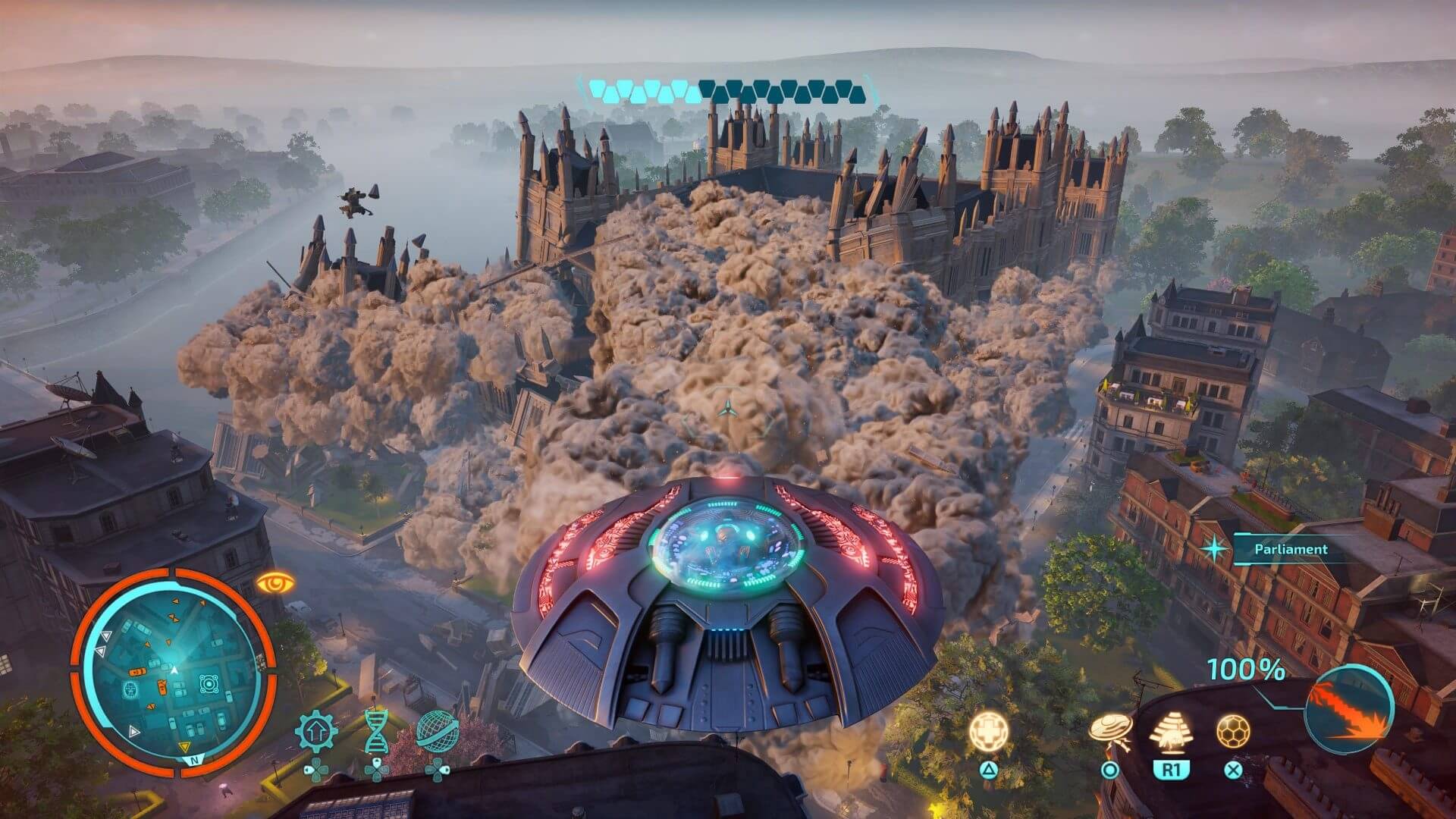Viewport: 1456px width, 819px height.
Task: Open the gear-with-arrow upgrades icon
Action: 315,733
